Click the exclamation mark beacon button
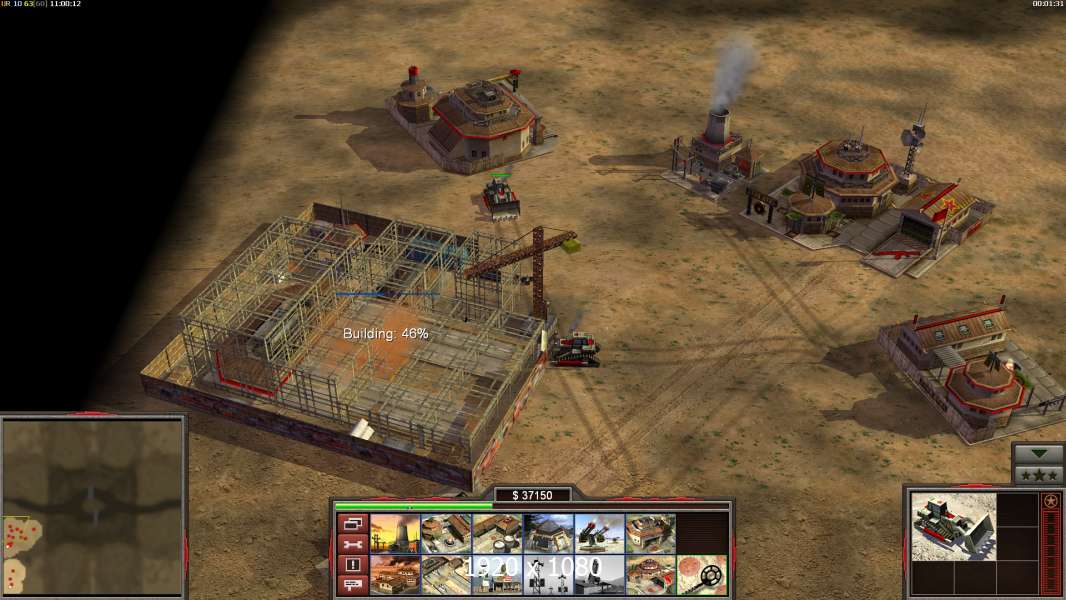The image size is (1066, 600). (352, 565)
